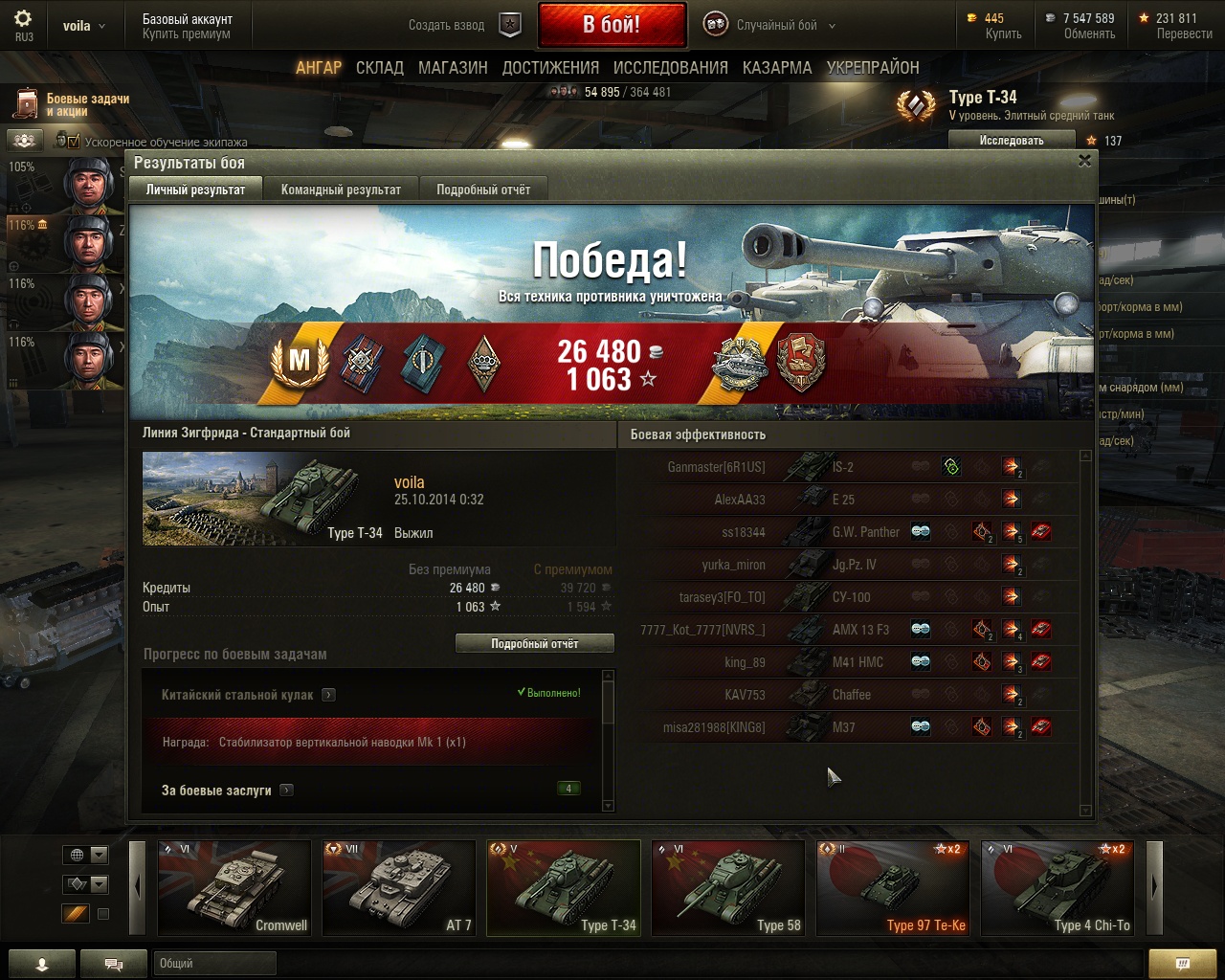Image resolution: width=1225 pixels, height=980 pixels.
Task: Open the ДОСТИЖЕНИЯ section
Action: coord(550,68)
